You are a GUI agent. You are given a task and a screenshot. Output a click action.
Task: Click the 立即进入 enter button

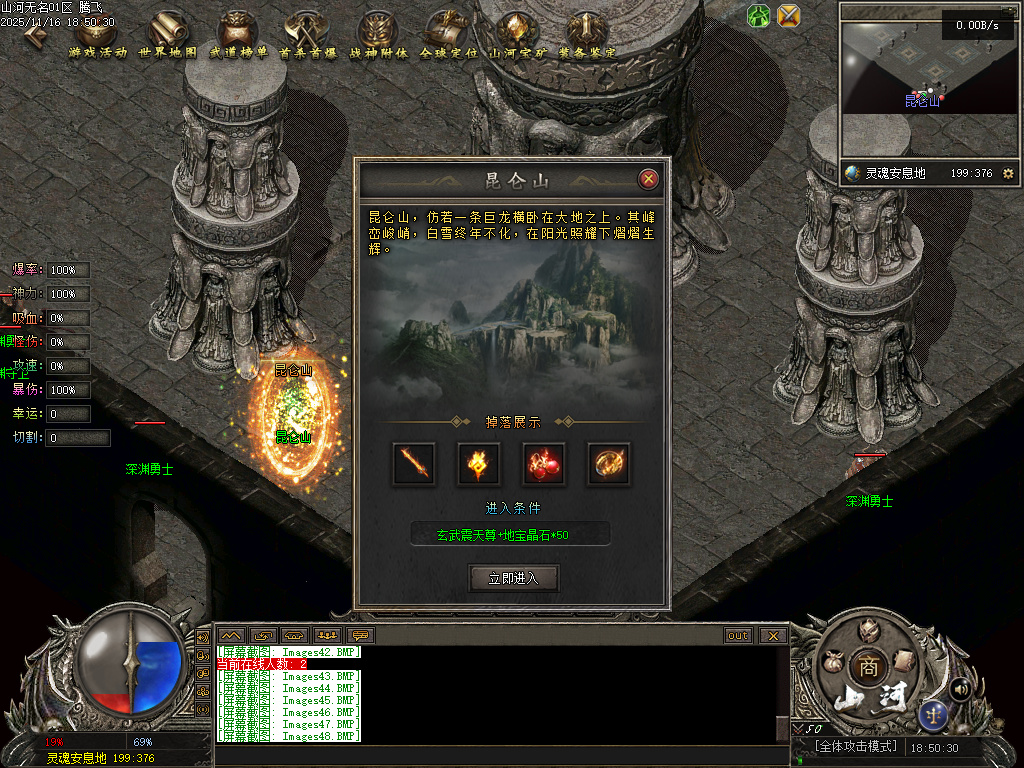coord(513,578)
